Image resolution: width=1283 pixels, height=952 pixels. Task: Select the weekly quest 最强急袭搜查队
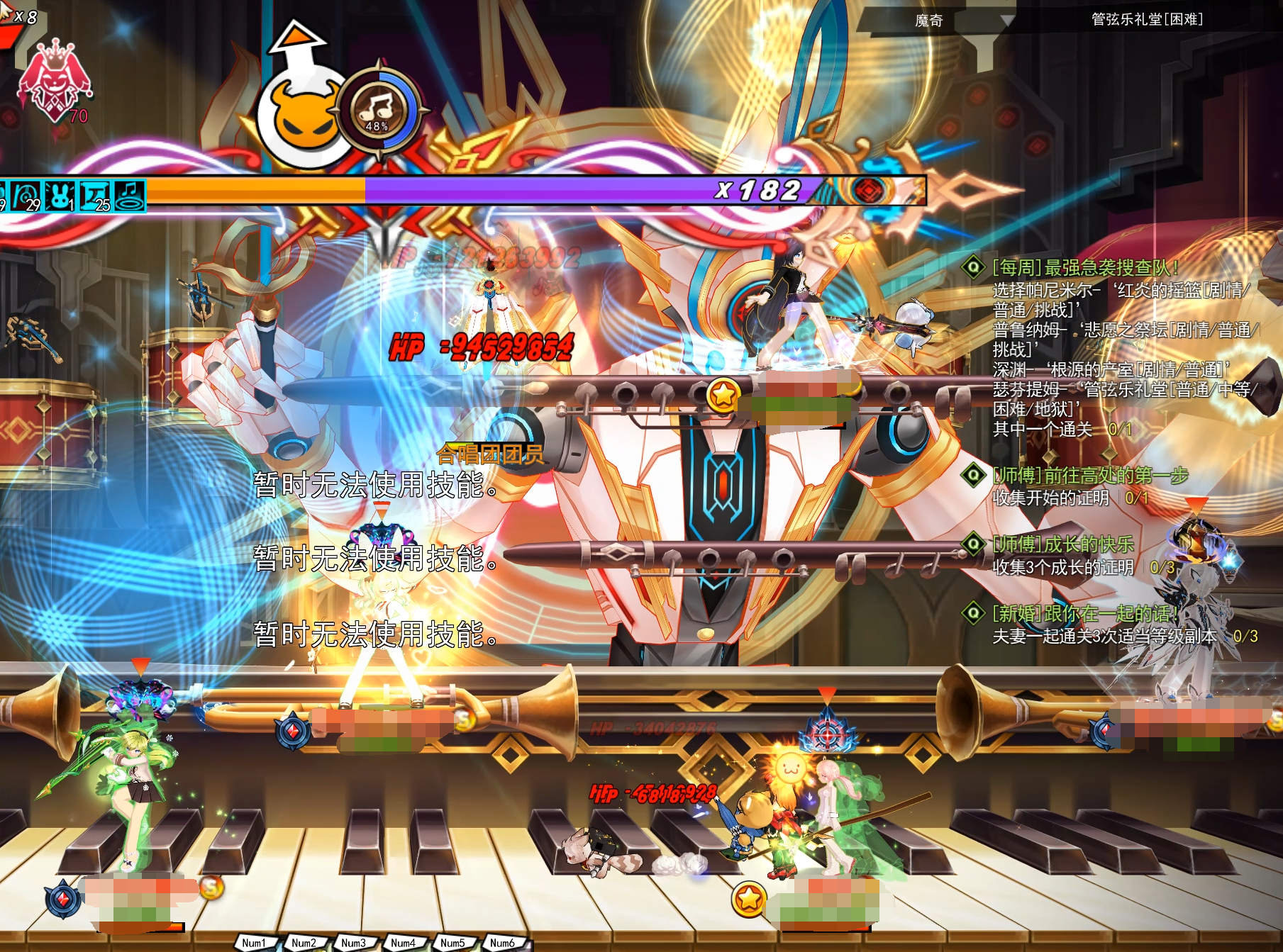[x=1084, y=267]
